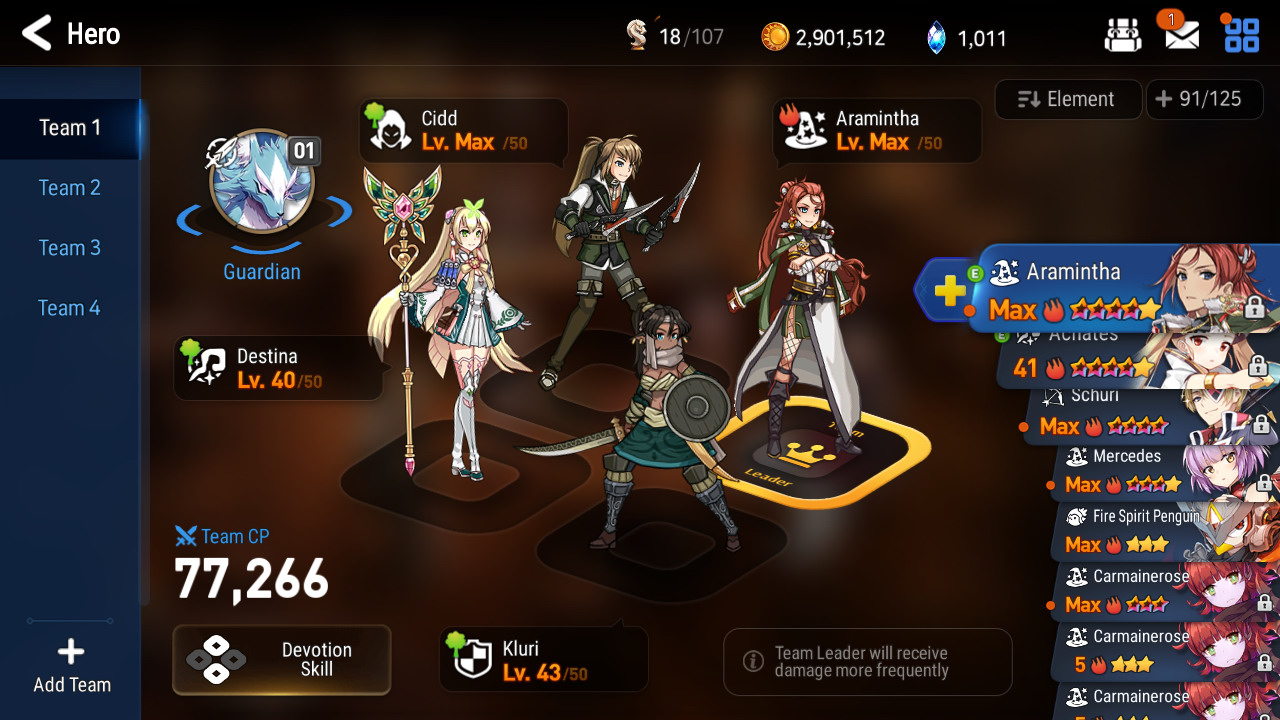The height and width of the screenshot is (720, 1280).
Task: Pick Mercedes from the hero list
Action: pos(1130,472)
